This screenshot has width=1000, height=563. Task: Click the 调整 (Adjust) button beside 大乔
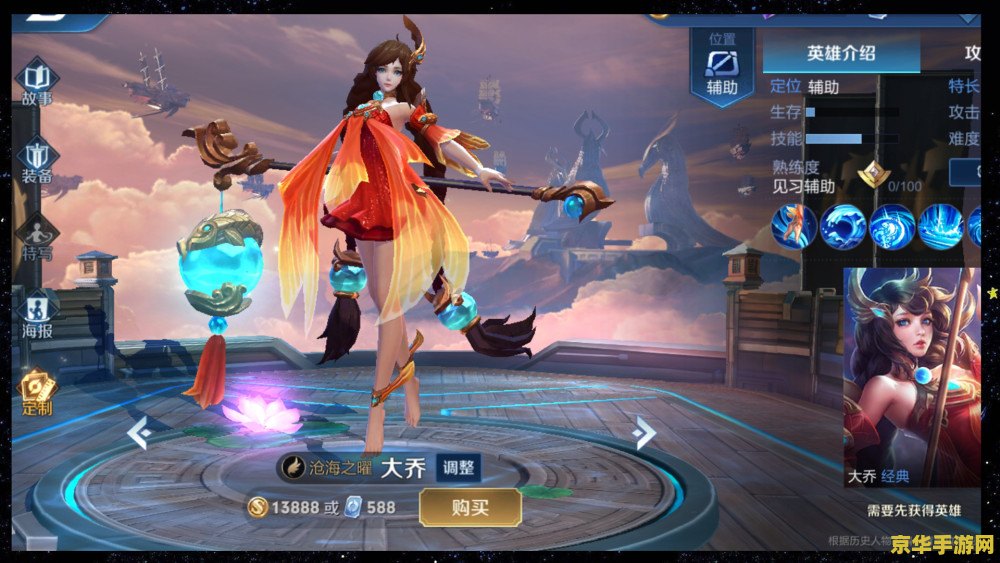coord(461,467)
